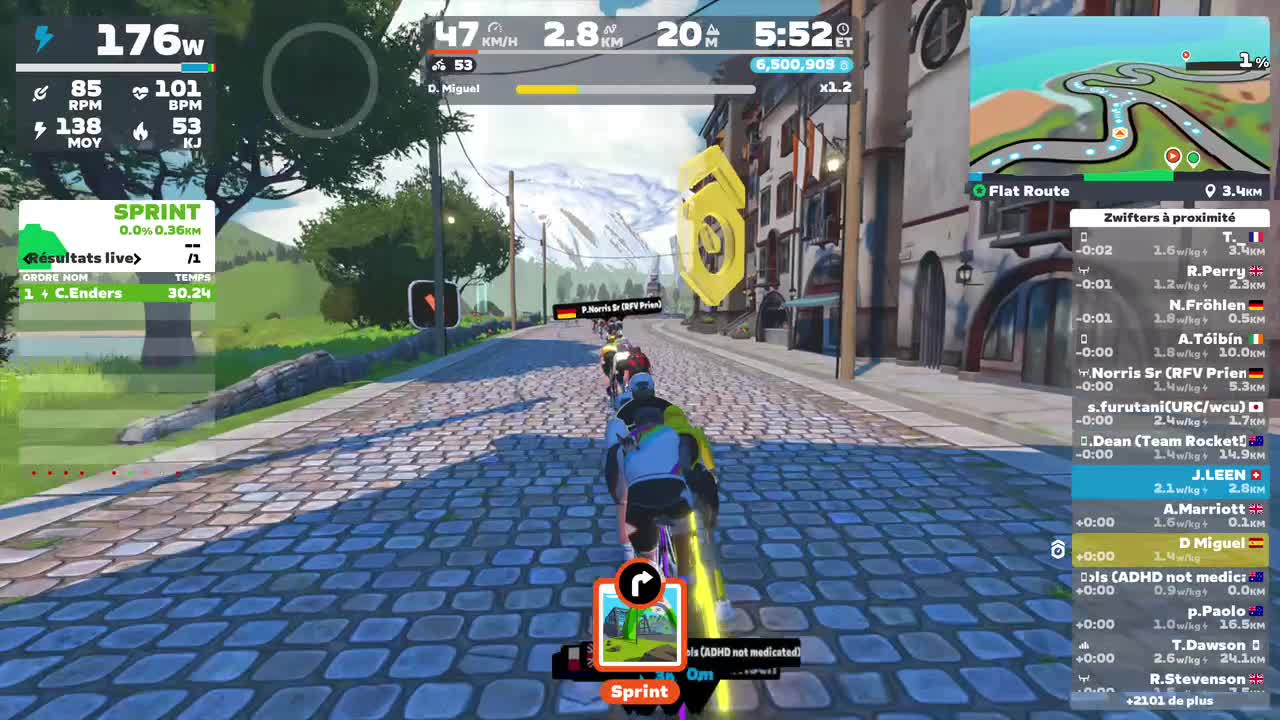Click the mountain elevation icon beside 20 M
The height and width of the screenshot is (720, 1280).
click(x=711, y=31)
